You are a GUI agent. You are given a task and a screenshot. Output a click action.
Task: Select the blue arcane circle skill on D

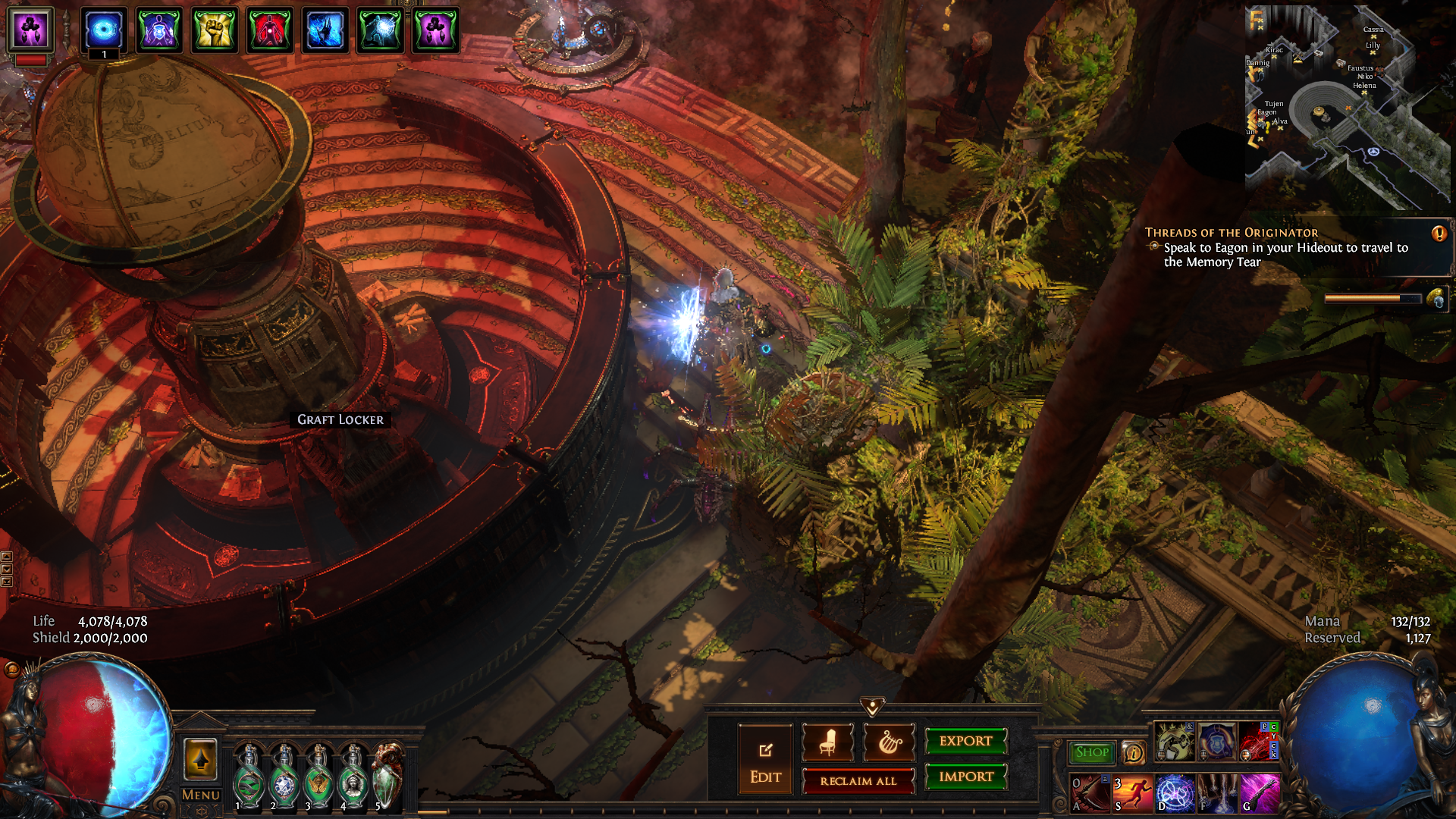click(1175, 793)
